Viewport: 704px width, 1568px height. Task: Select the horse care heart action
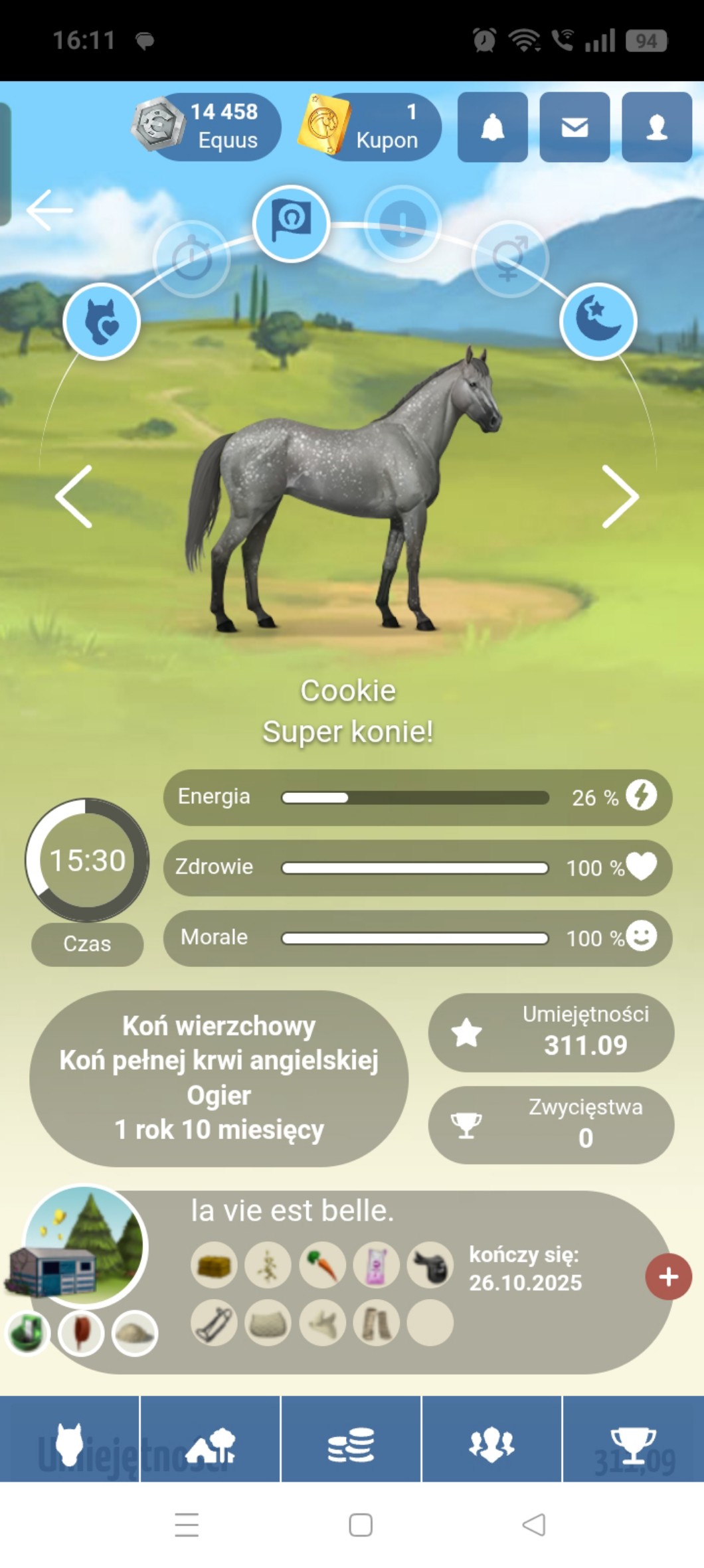point(102,321)
